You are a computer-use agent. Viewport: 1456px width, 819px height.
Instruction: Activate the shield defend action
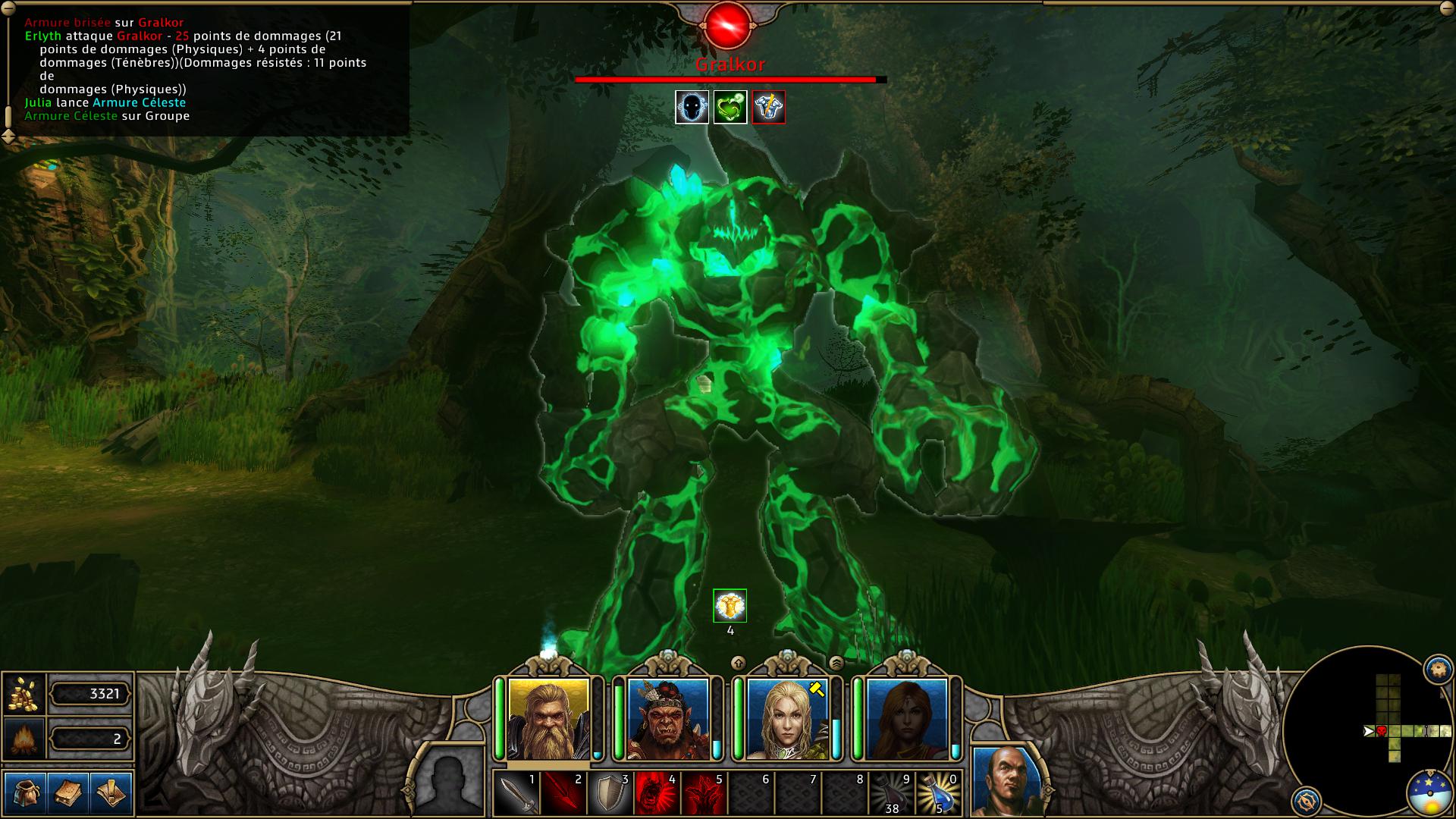coord(610,794)
